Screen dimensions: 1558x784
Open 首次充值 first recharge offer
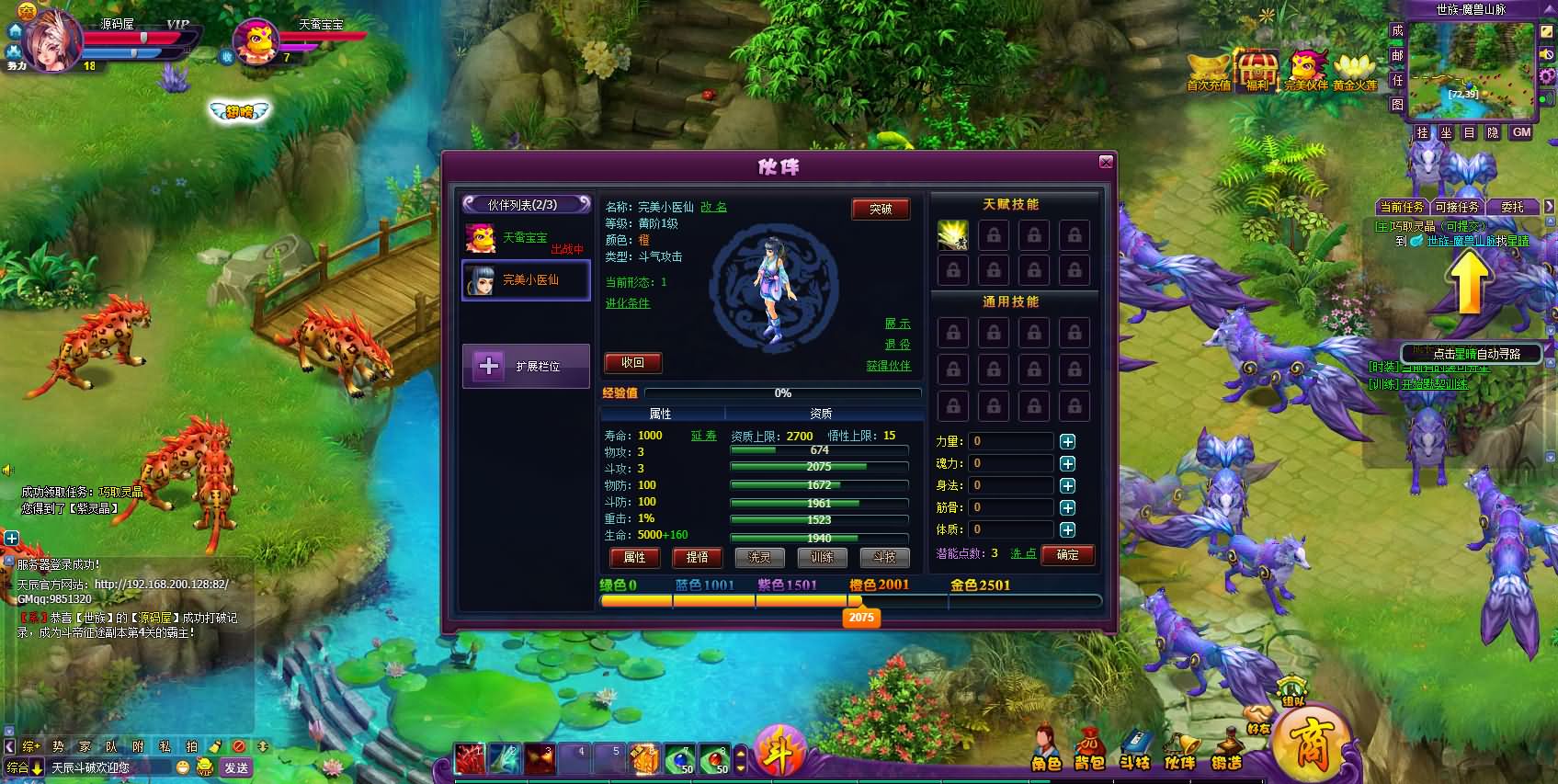coord(1209,73)
